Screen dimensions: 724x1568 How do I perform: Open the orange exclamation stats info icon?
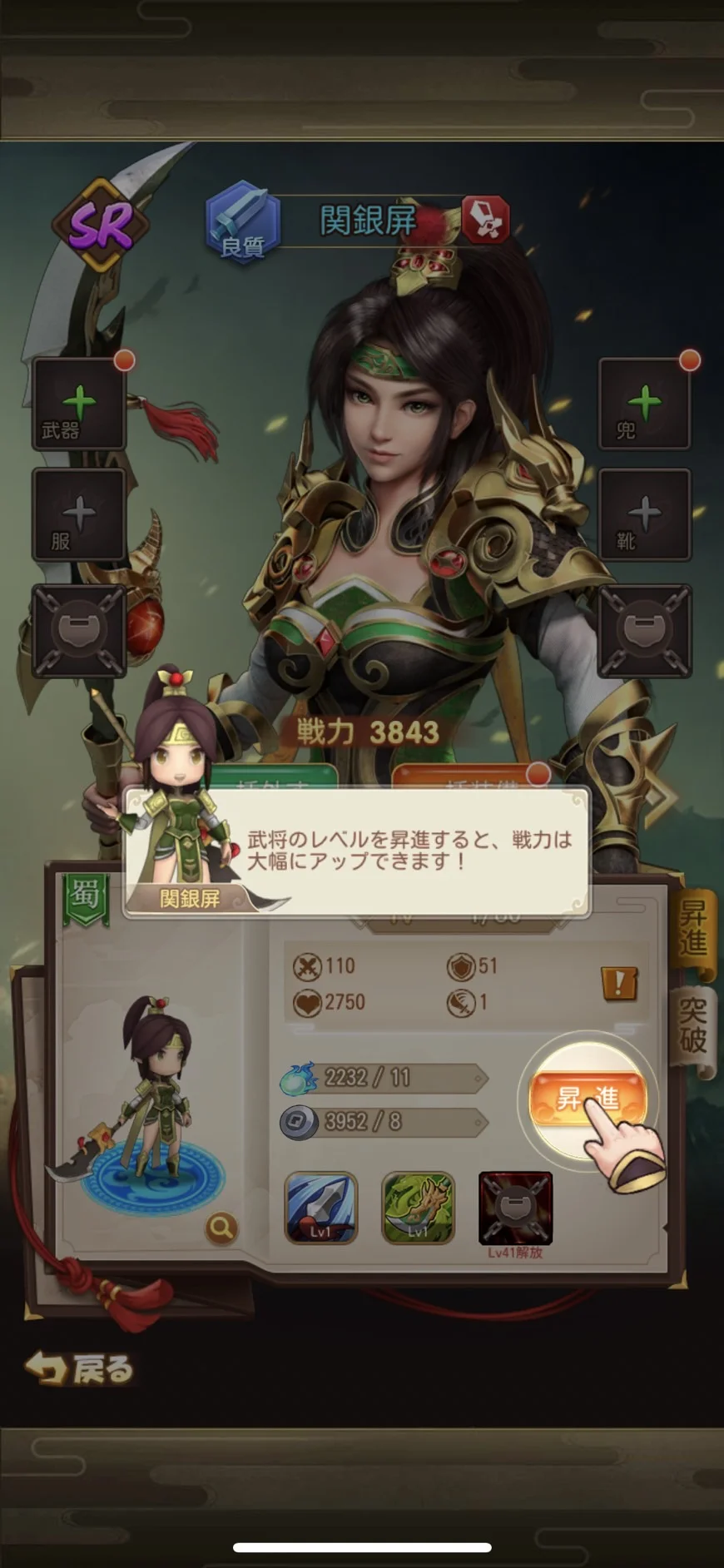point(619,983)
